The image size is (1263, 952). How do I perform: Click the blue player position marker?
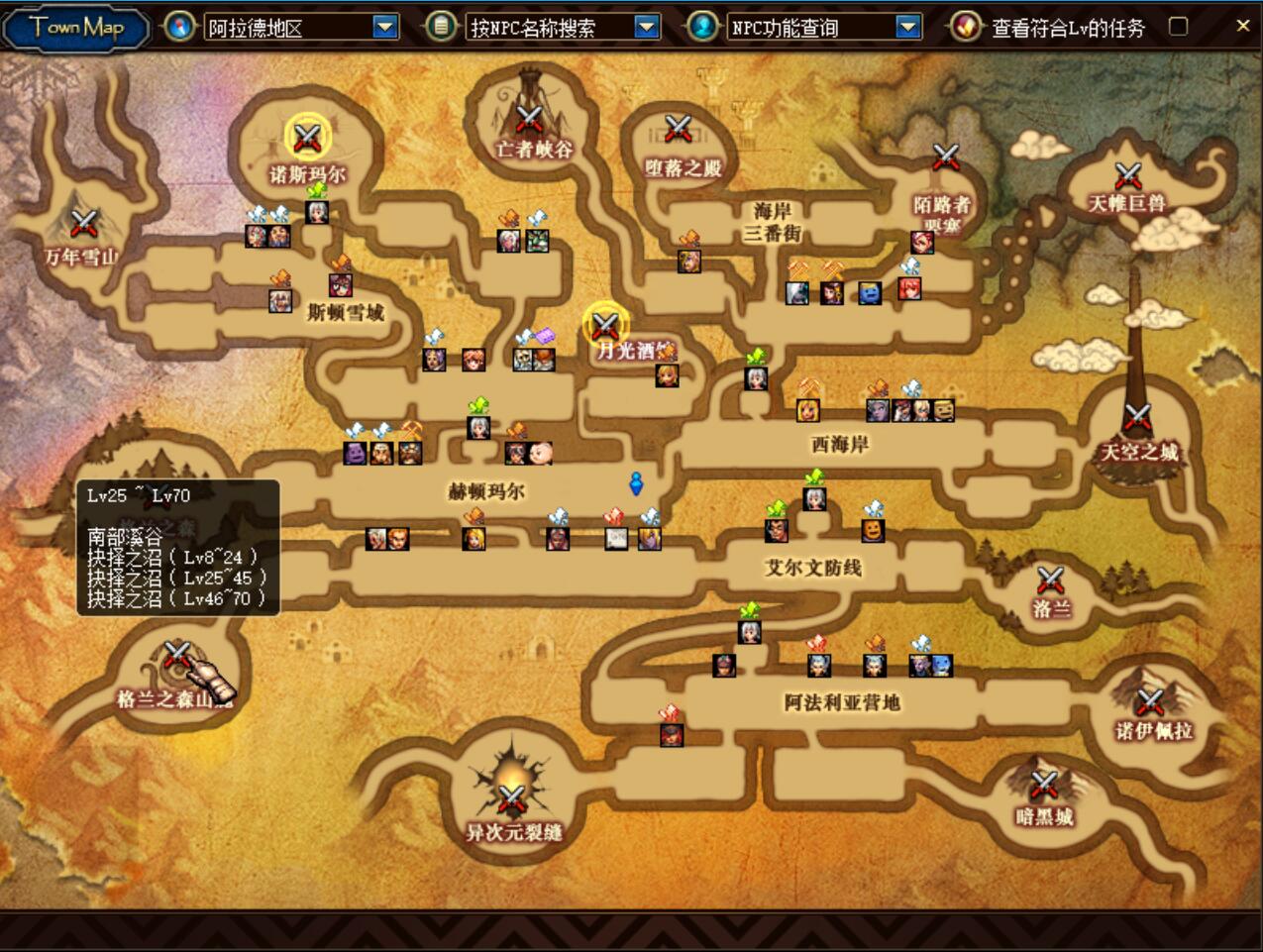tap(636, 483)
